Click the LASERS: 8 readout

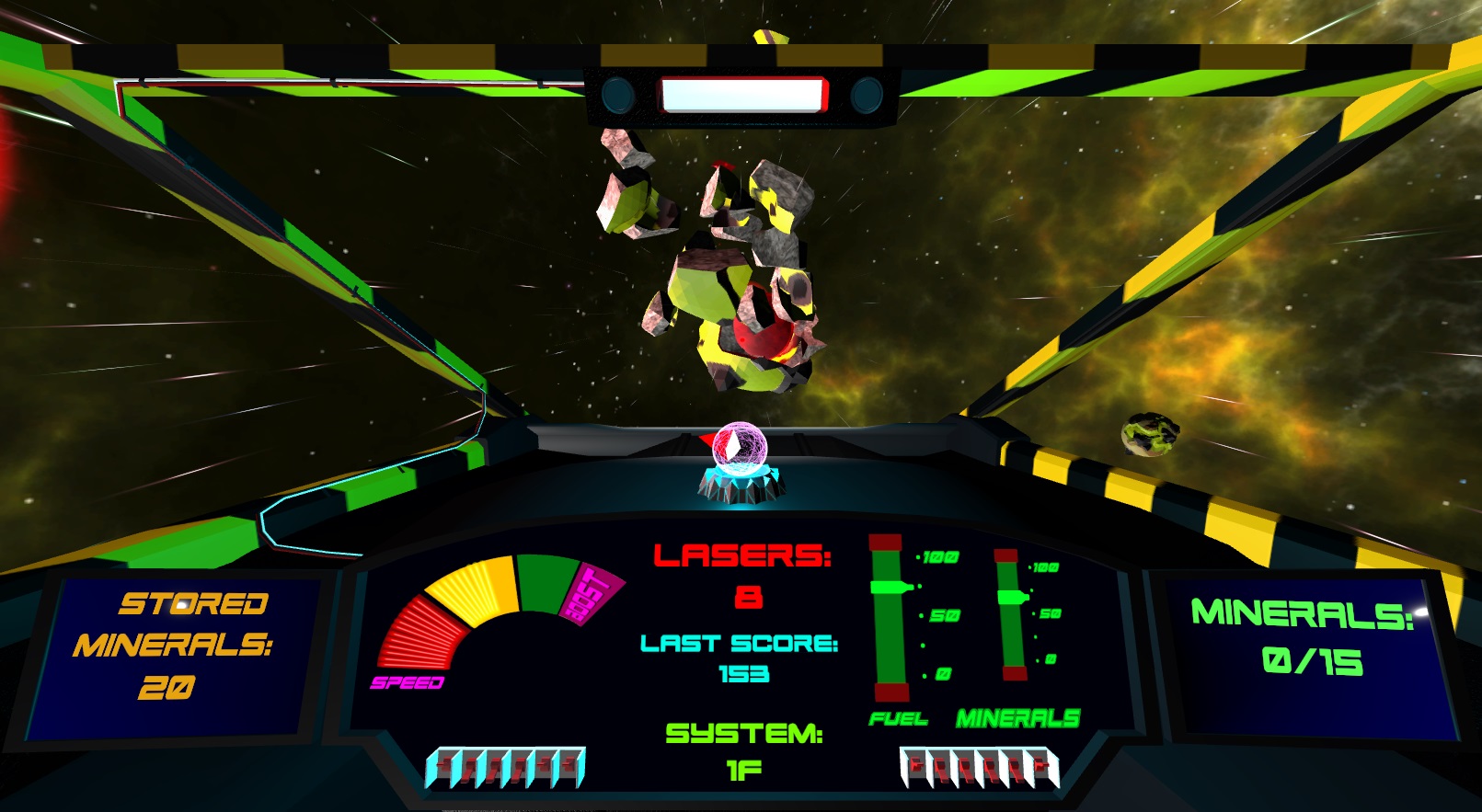[x=742, y=572]
